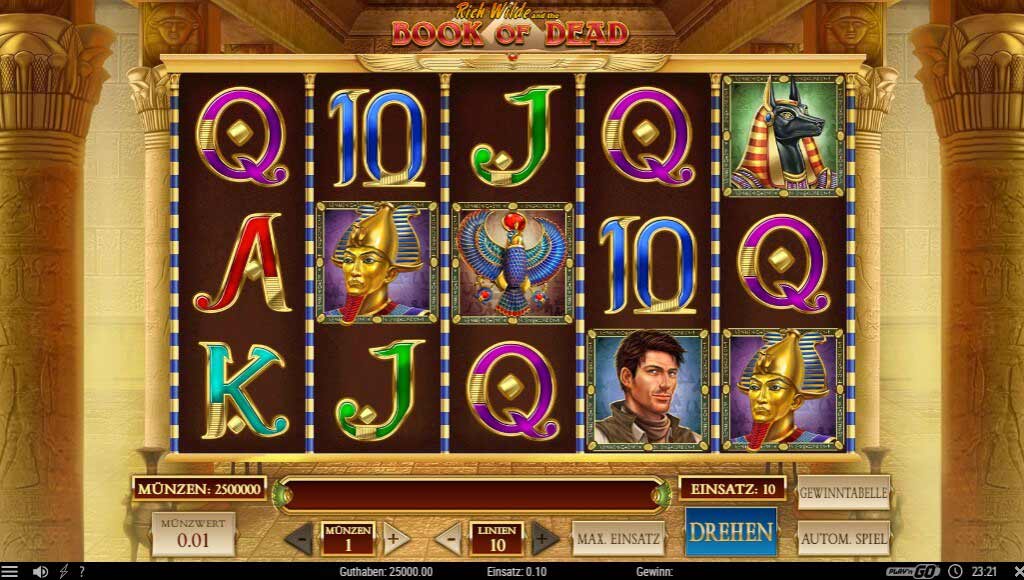Increase the number of Linien
1024x580 pixels.
coord(544,538)
